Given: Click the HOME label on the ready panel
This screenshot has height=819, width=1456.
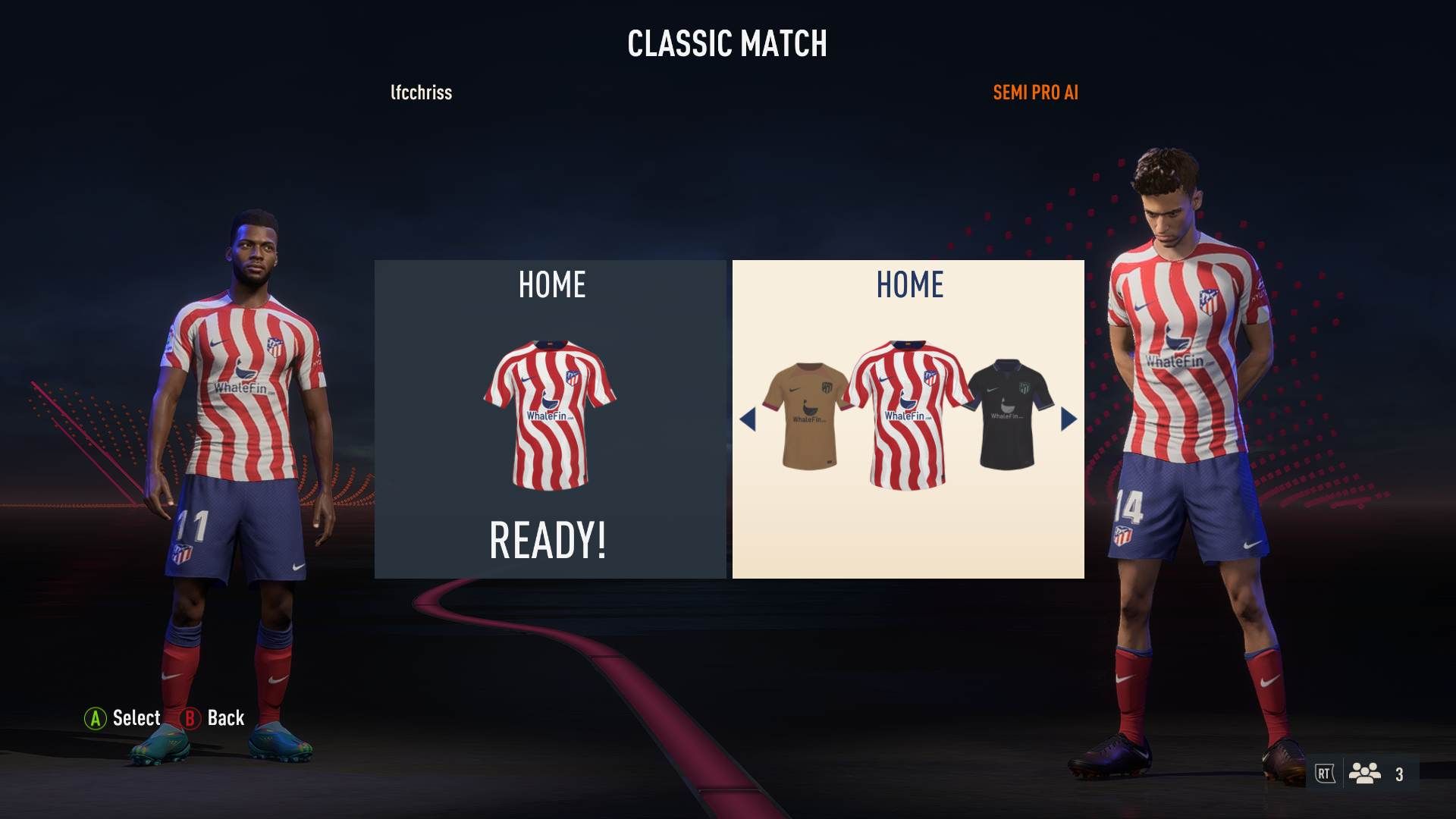Looking at the screenshot, I should point(551,285).
